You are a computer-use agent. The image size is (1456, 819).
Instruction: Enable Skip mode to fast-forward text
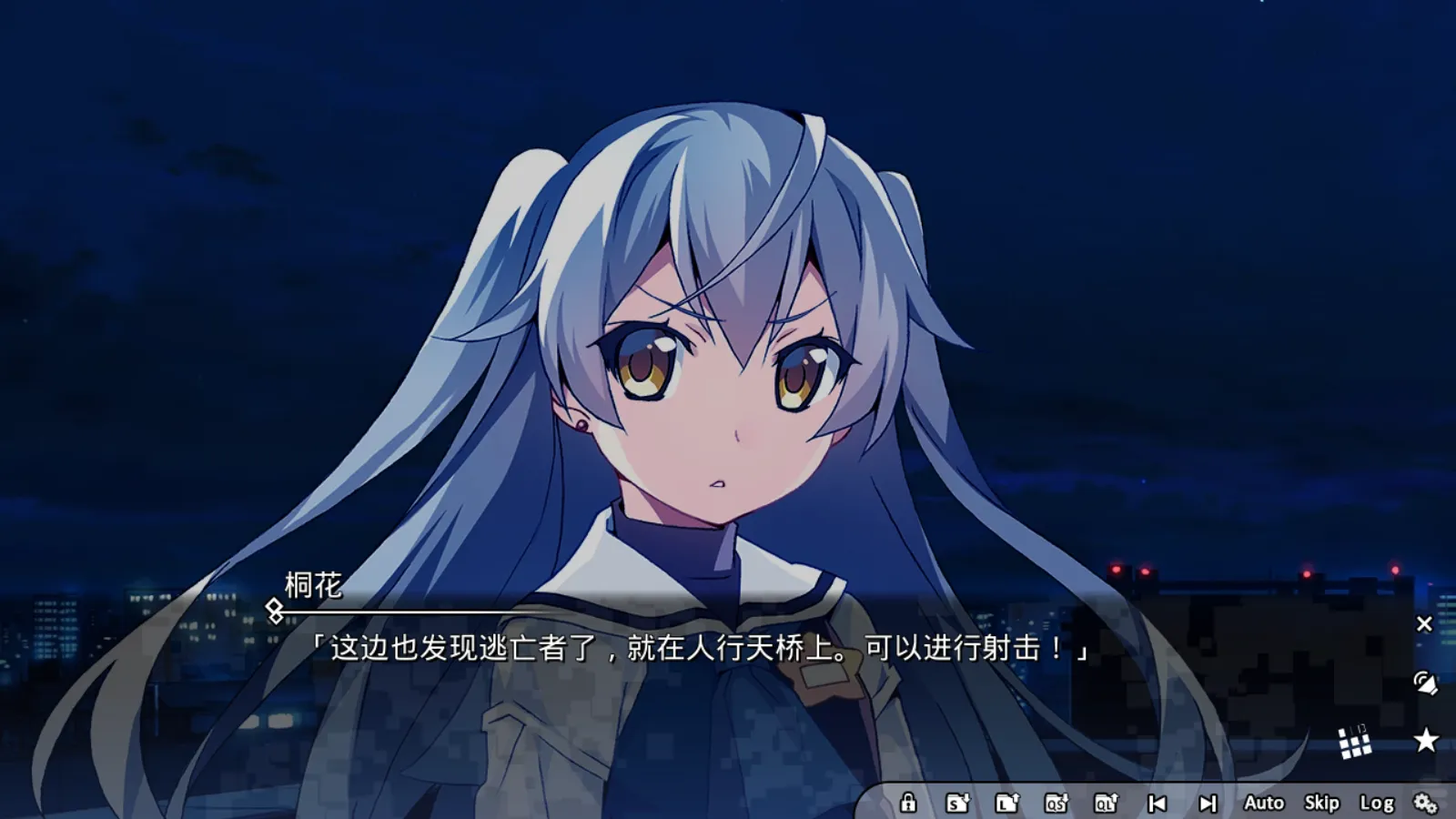[1321, 804]
